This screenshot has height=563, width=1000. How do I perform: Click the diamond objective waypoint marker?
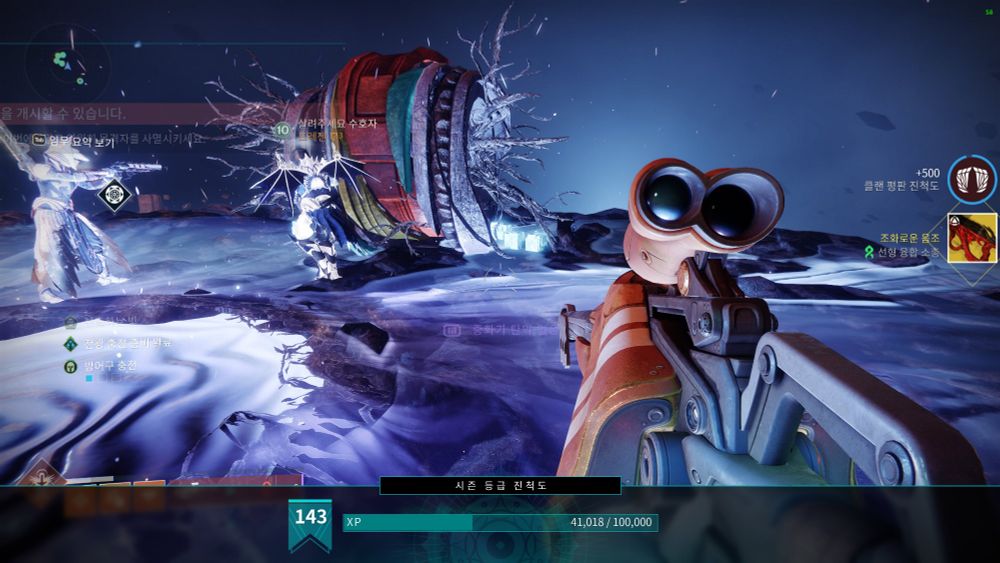coord(117,192)
